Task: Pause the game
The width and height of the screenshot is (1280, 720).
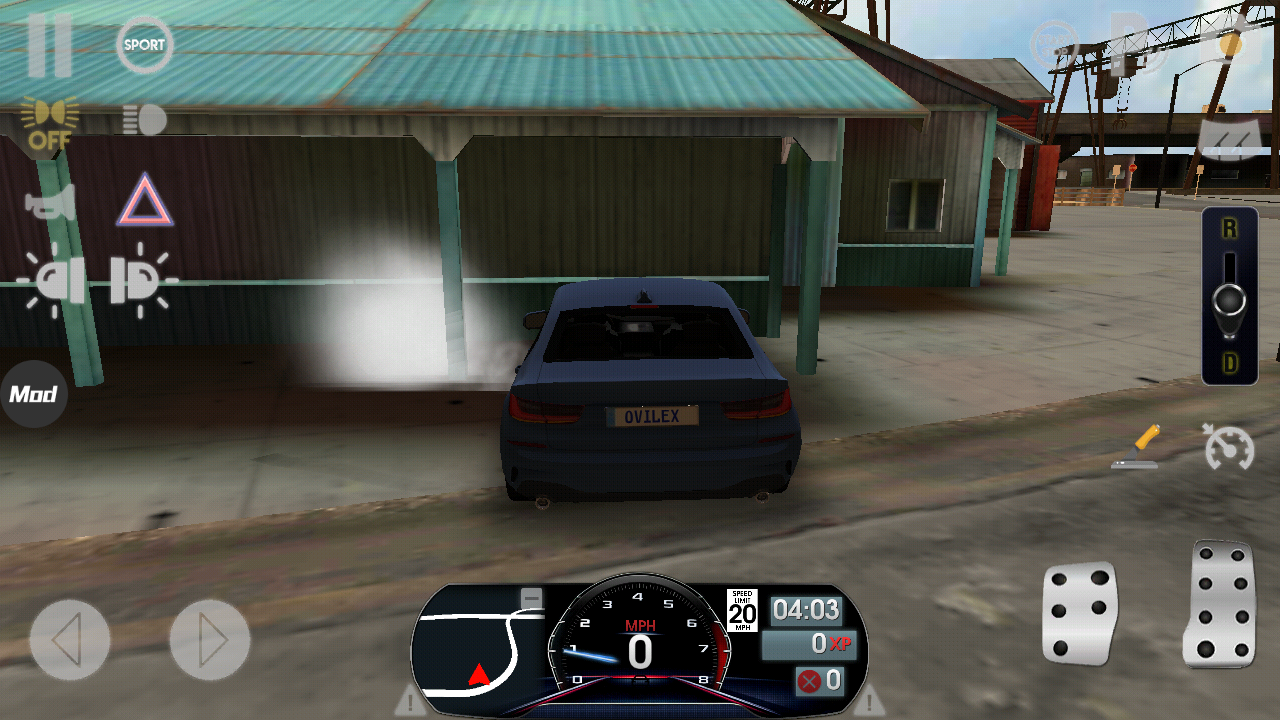Action: (x=49, y=46)
